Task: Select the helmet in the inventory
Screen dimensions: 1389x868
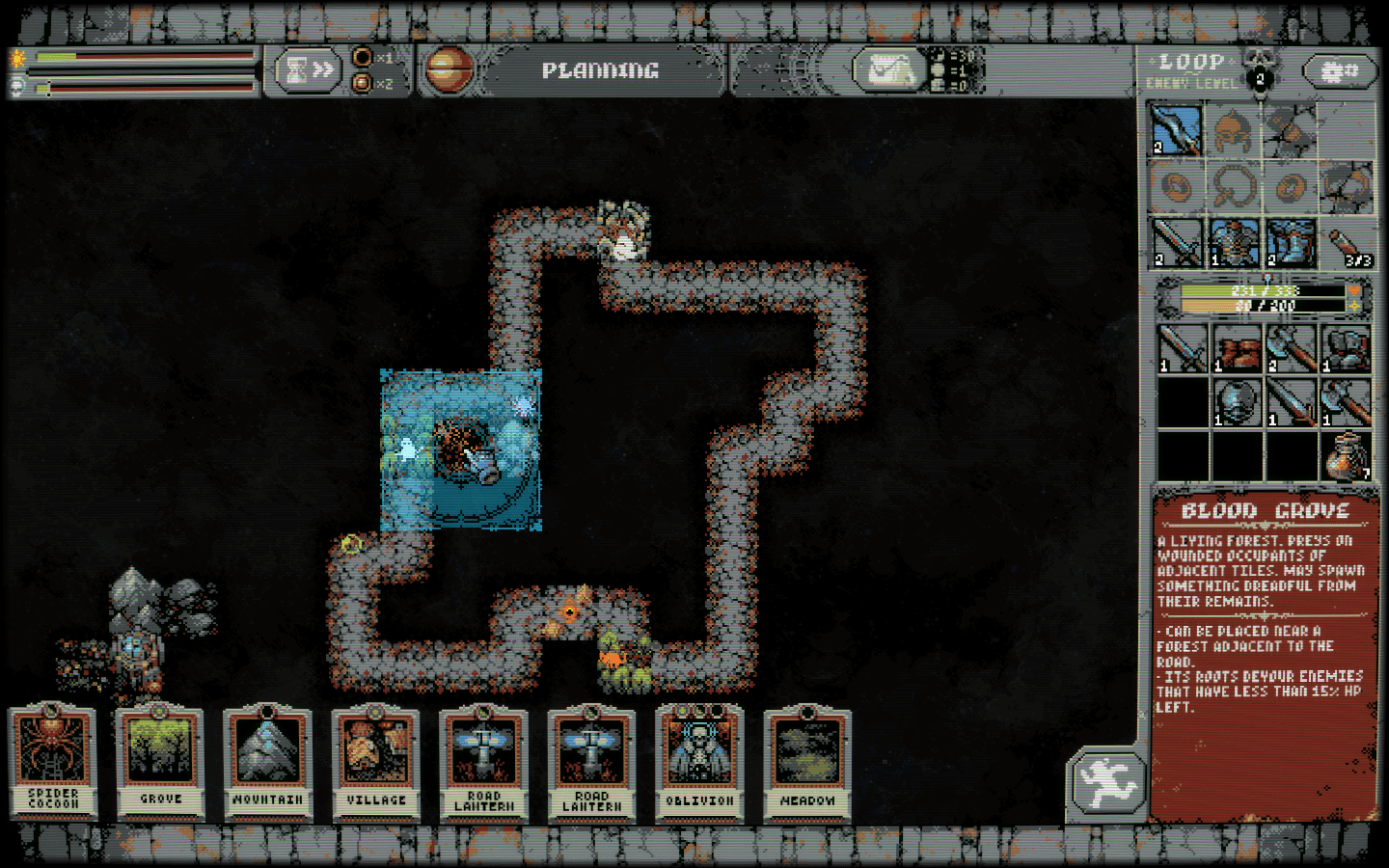Action: coord(1237,402)
